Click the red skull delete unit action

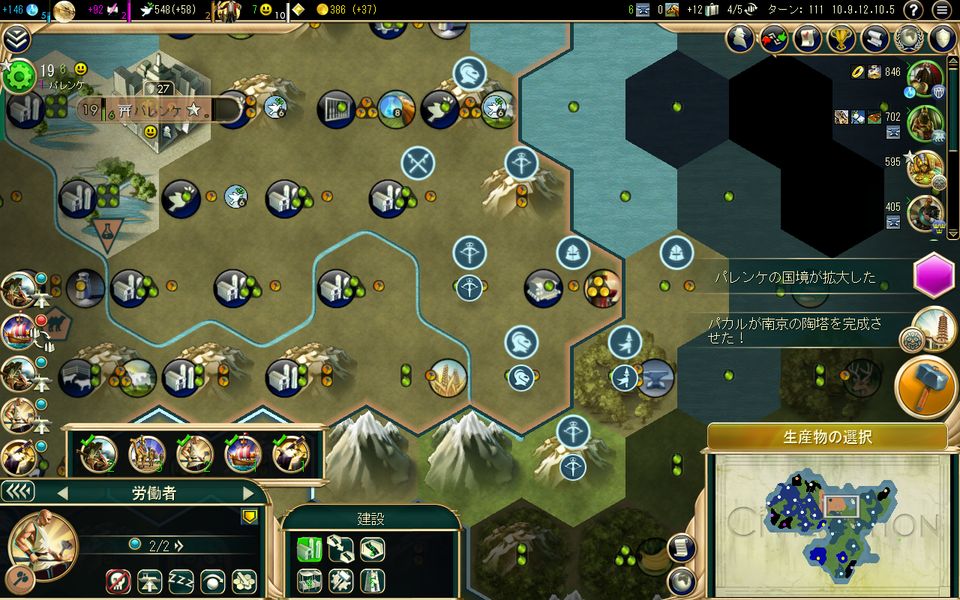click(x=118, y=581)
